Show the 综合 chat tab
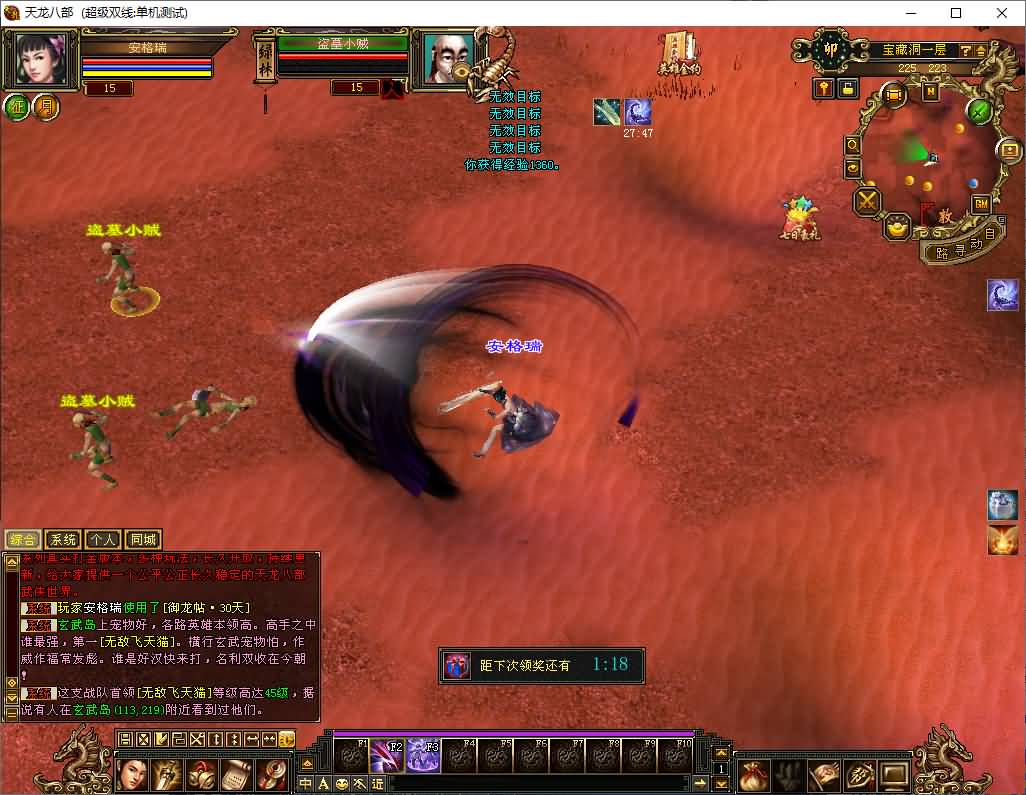Screen dimensions: 1026x795 24,540
